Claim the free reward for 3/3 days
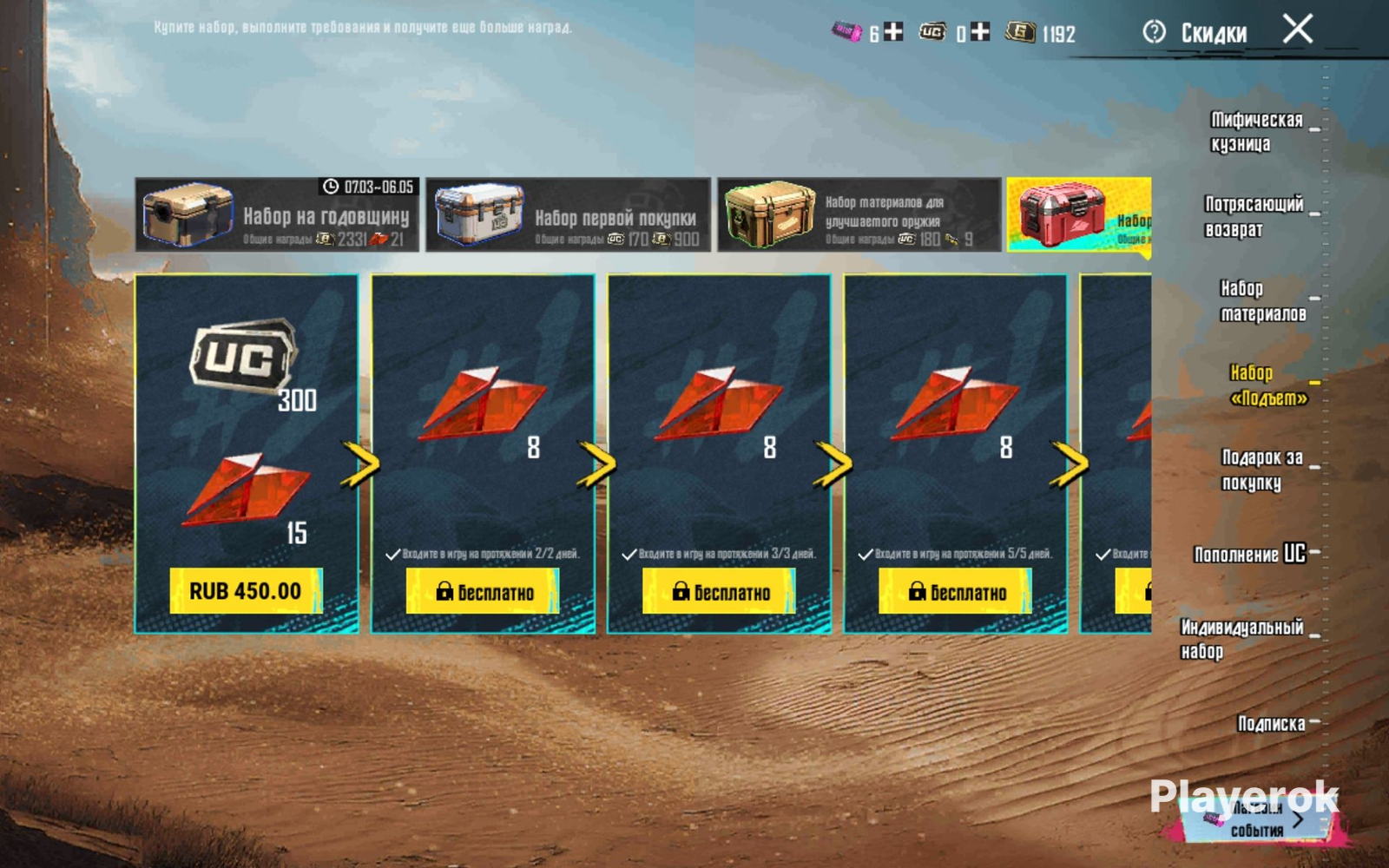The image size is (1389, 868). click(719, 592)
